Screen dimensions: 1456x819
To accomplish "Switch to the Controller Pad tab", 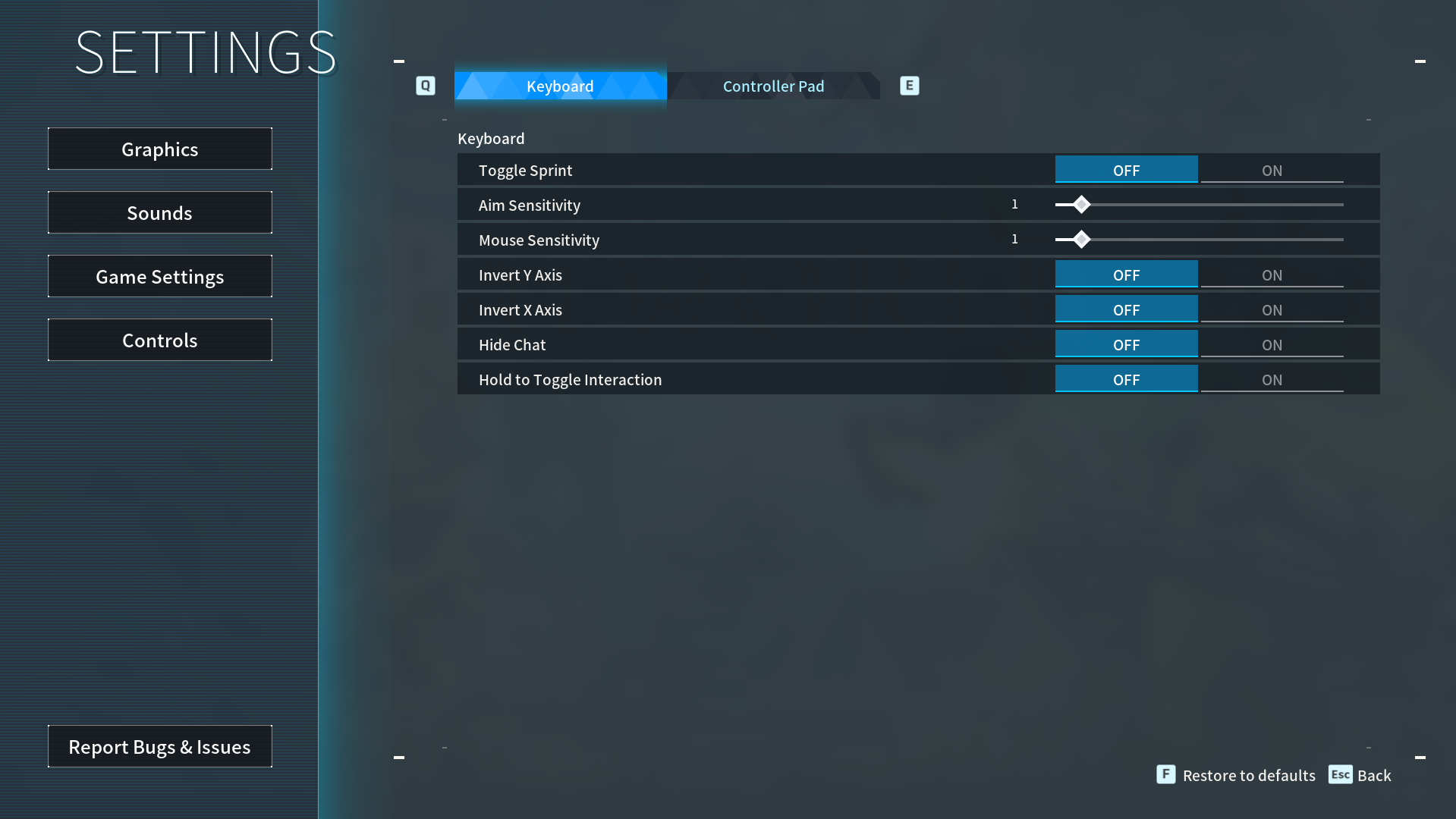I will [773, 86].
